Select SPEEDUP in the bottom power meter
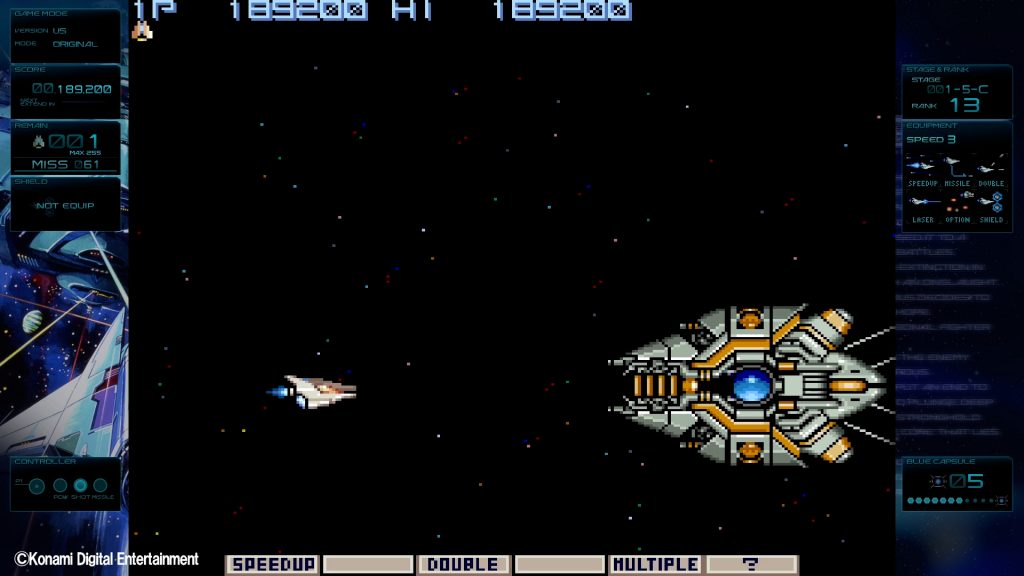The height and width of the screenshot is (576, 1024). (272, 565)
